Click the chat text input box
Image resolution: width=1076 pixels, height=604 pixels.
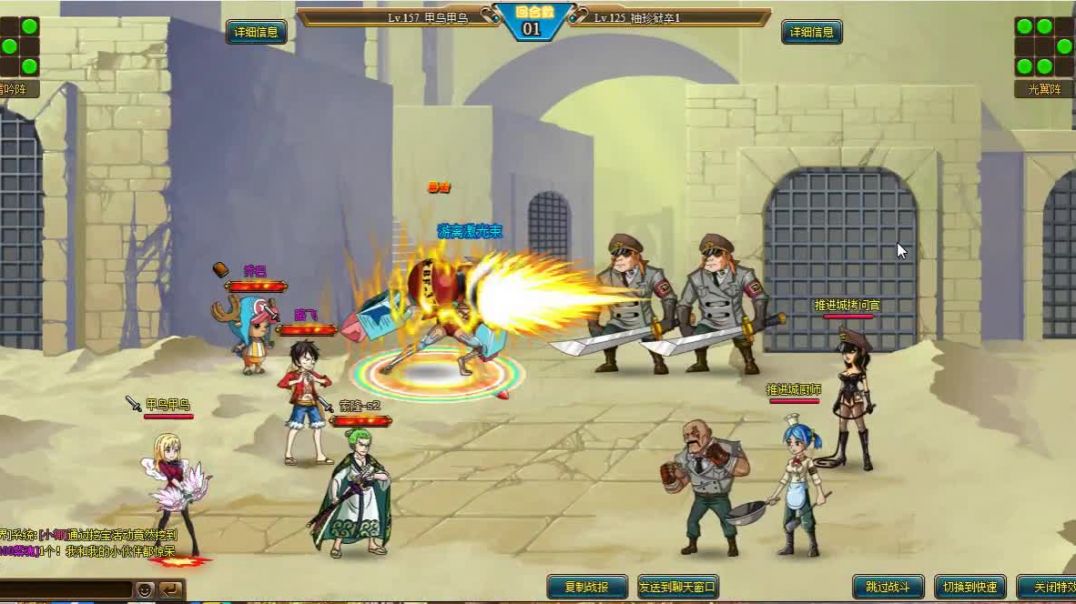[65, 590]
